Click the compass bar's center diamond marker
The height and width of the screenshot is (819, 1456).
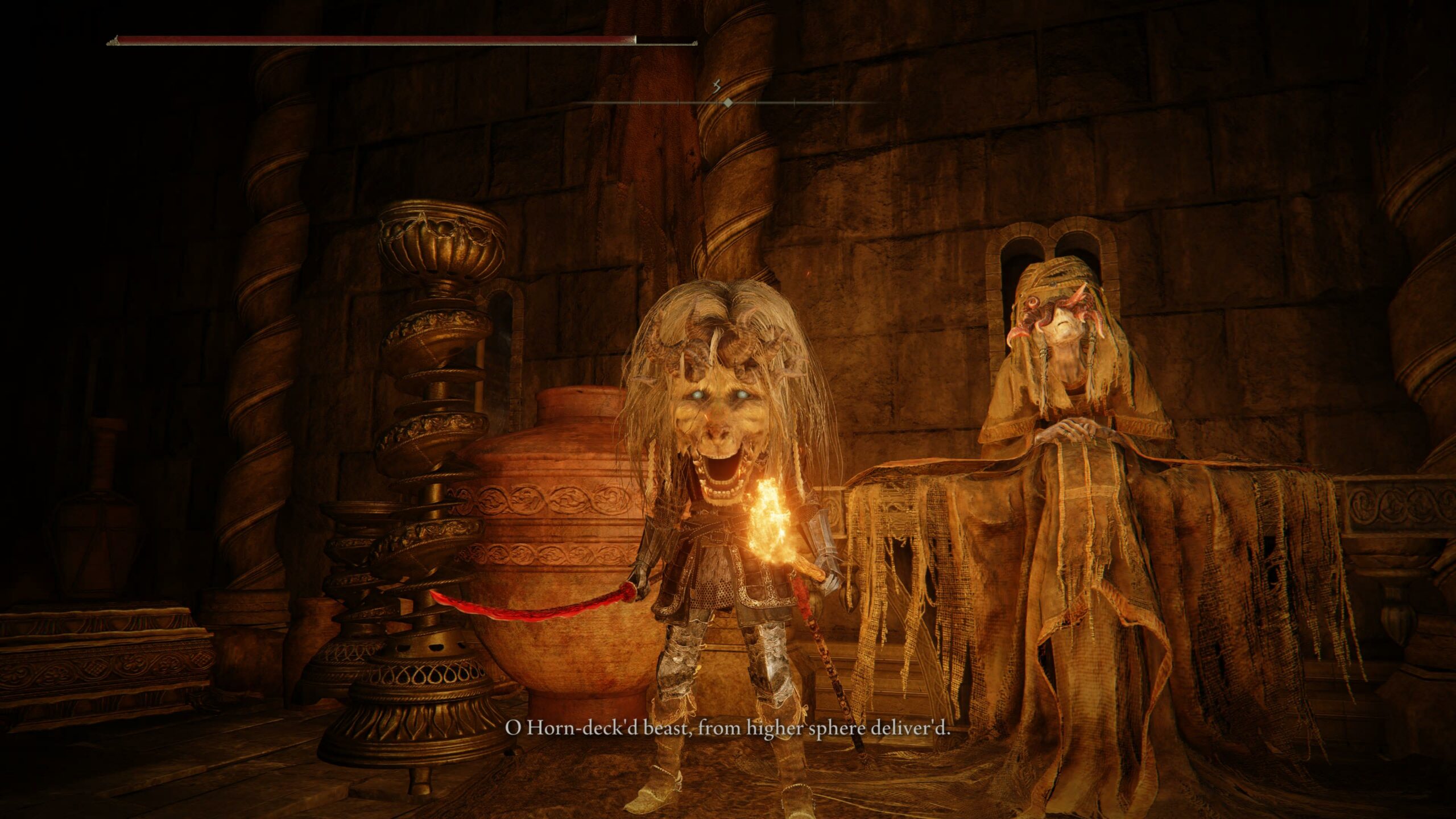click(x=727, y=102)
